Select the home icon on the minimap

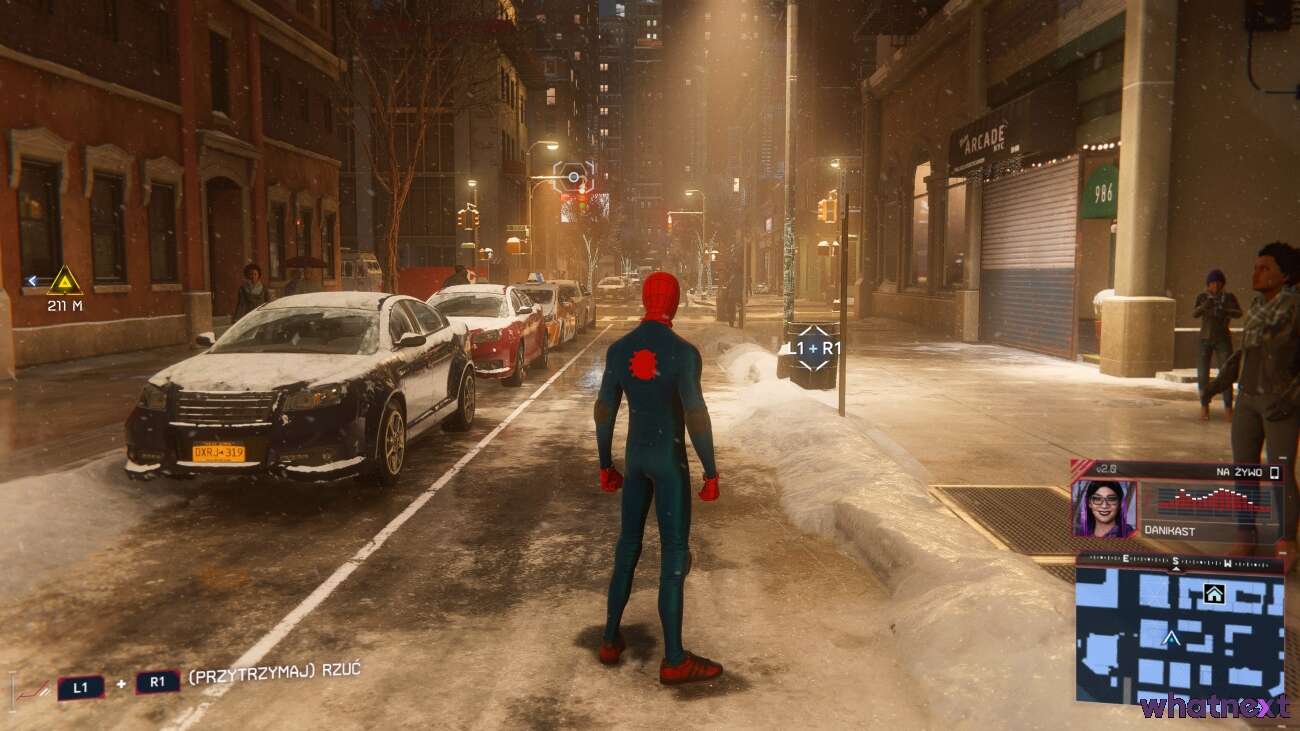(1214, 594)
